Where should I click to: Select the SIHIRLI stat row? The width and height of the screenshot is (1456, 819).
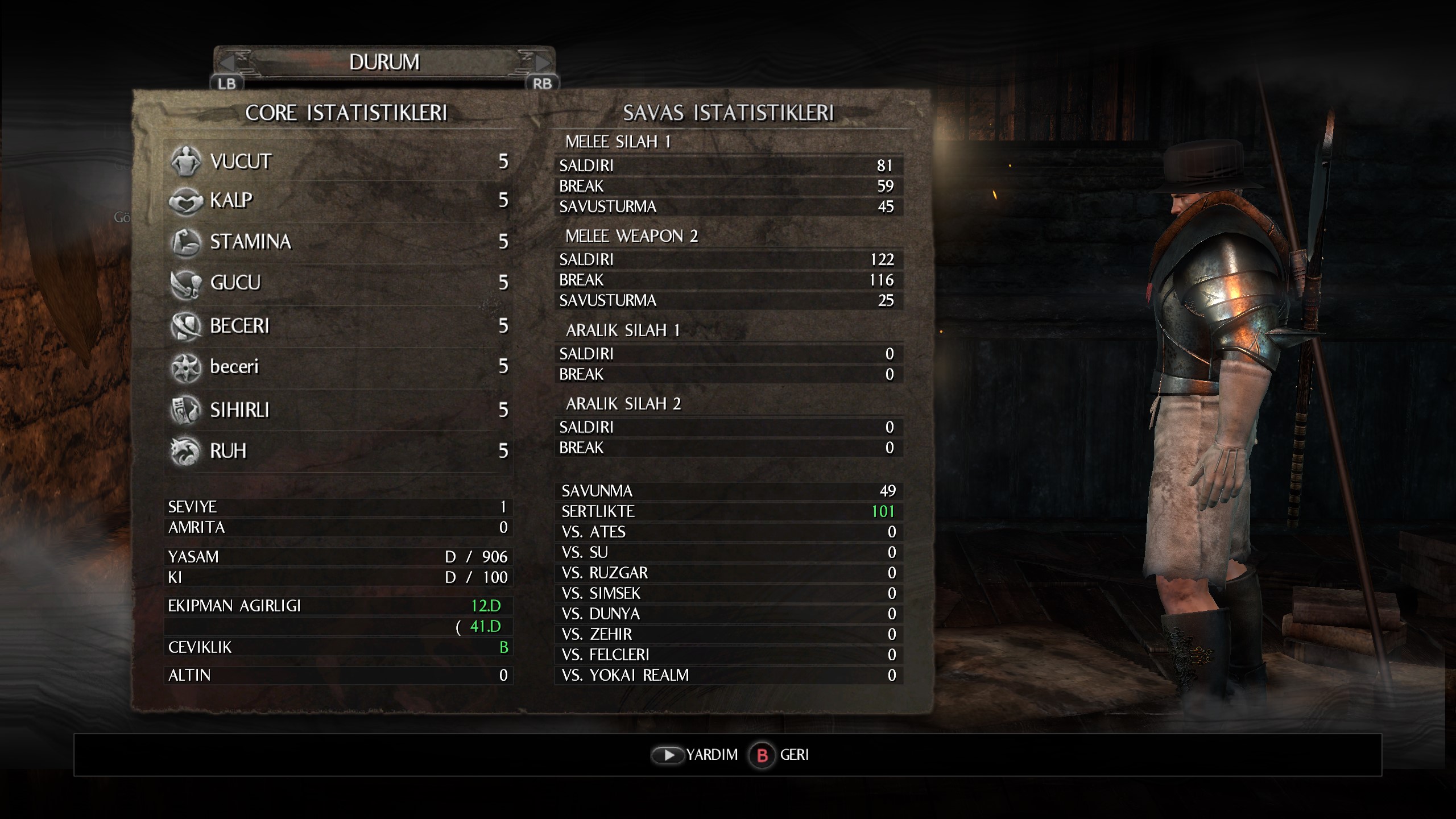(x=339, y=409)
